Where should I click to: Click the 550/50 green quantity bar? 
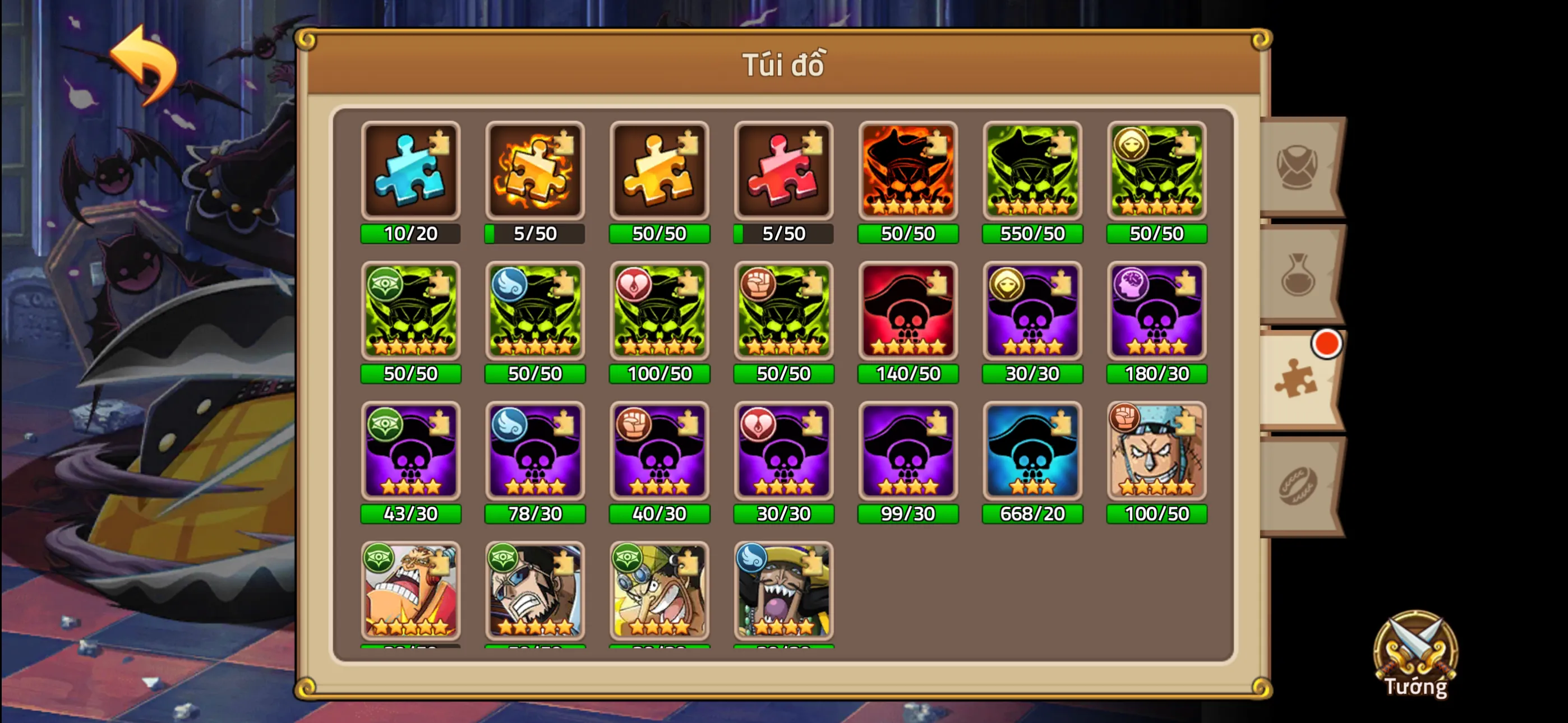pos(1032,233)
